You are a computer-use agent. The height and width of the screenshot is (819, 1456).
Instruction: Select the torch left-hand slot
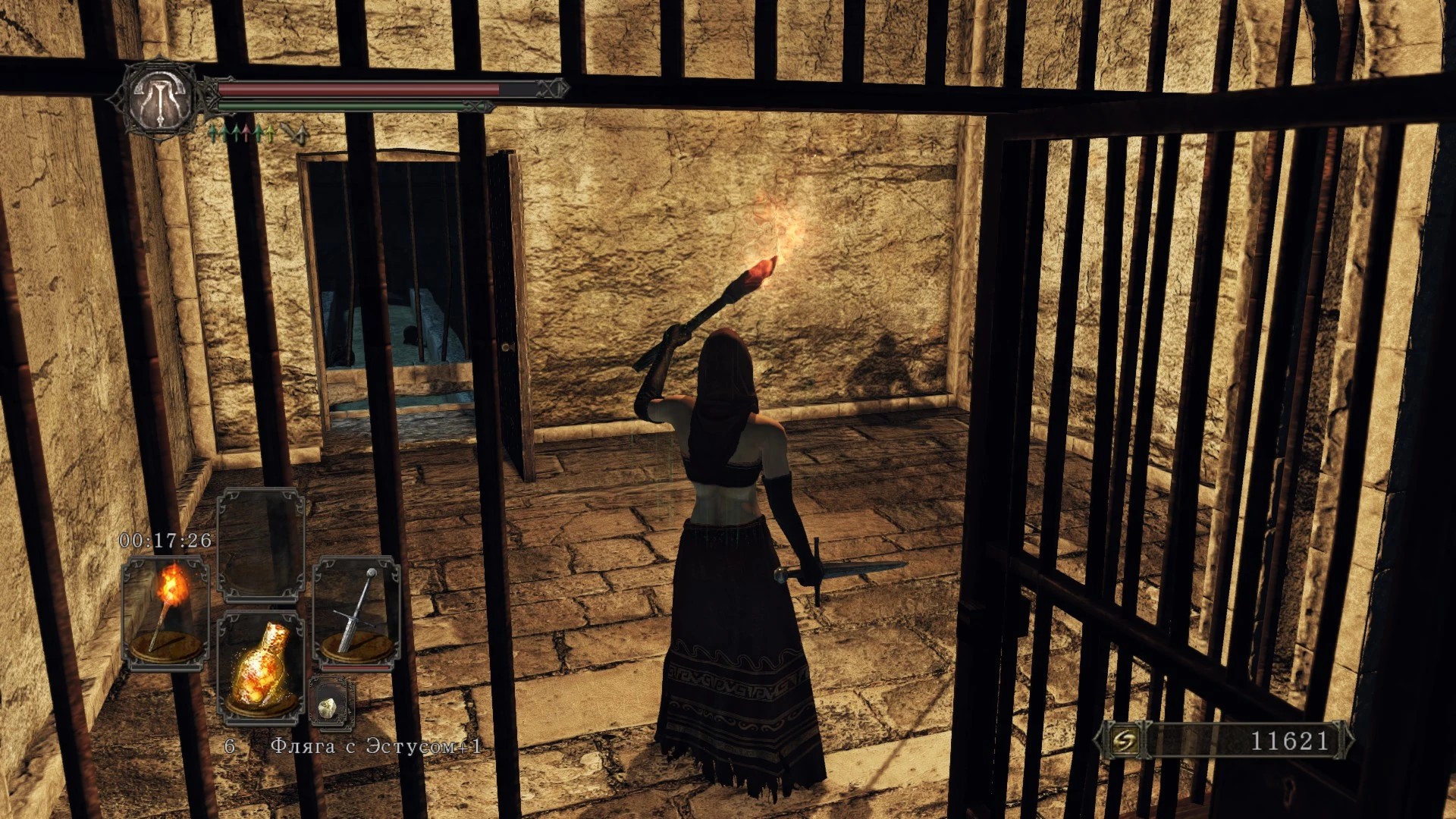[x=165, y=612]
